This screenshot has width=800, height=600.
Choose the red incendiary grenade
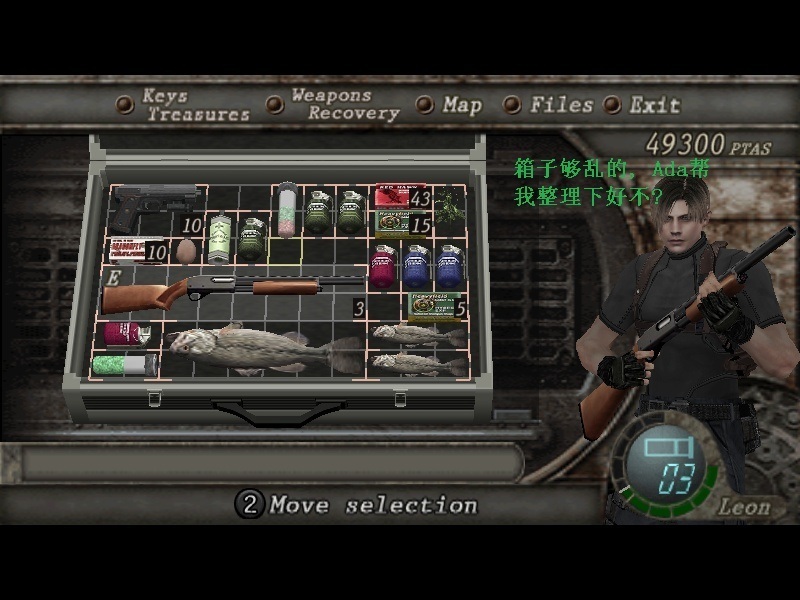click(382, 267)
